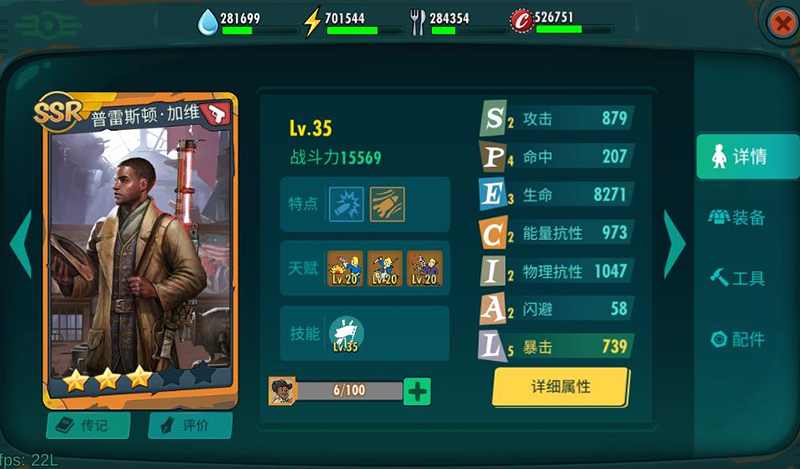Go to the next character with right arrow

pyautogui.click(x=674, y=243)
